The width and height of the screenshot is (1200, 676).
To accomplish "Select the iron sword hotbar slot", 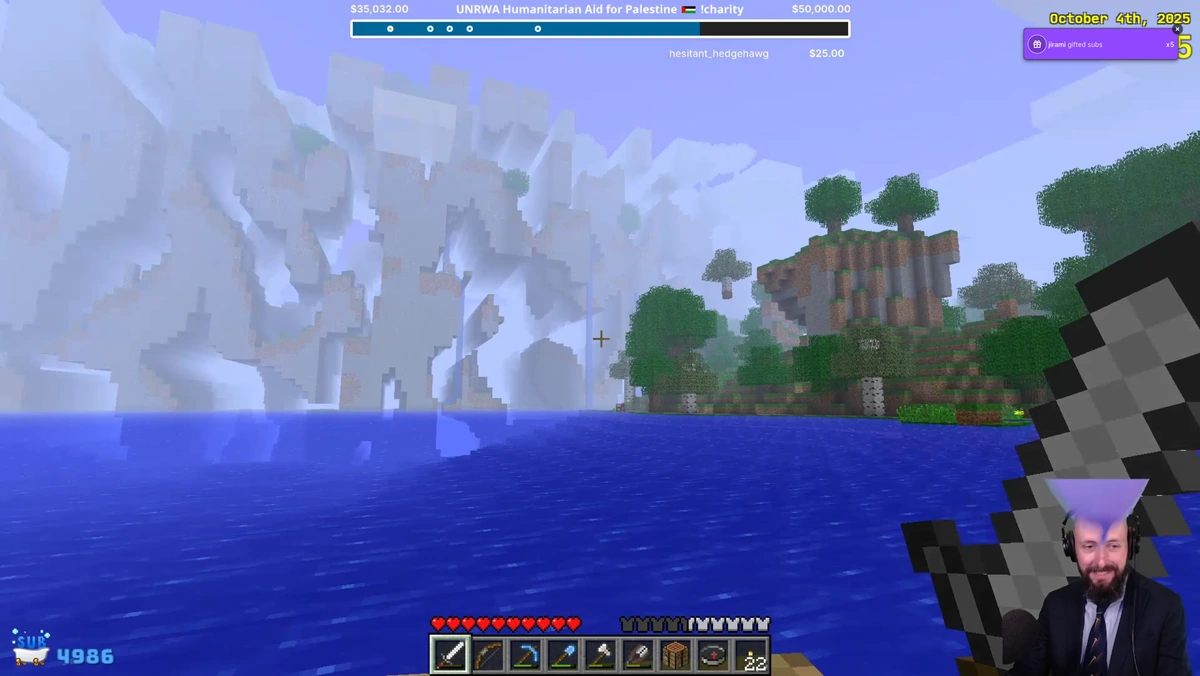I will (x=450, y=655).
